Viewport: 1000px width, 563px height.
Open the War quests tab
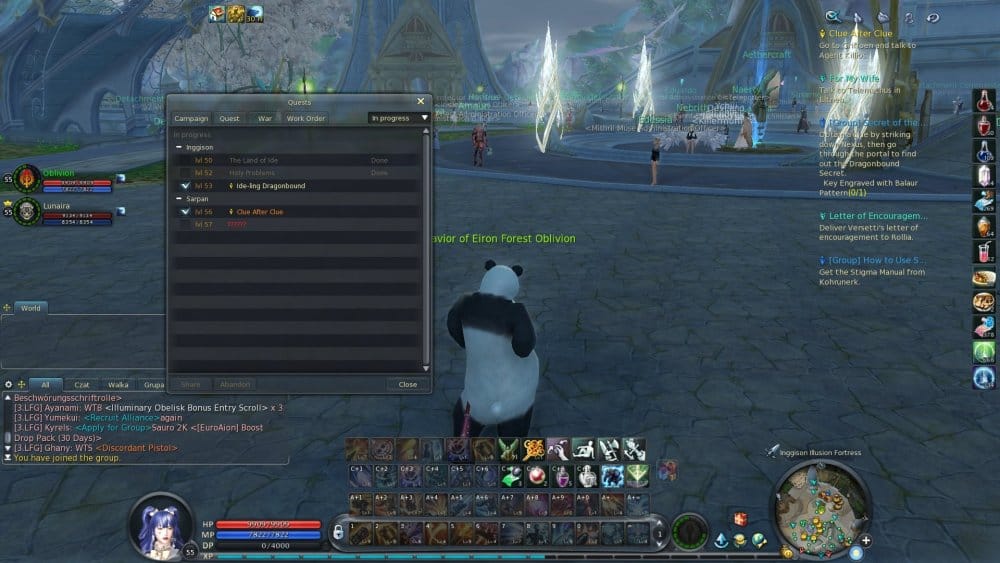pyautogui.click(x=265, y=118)
